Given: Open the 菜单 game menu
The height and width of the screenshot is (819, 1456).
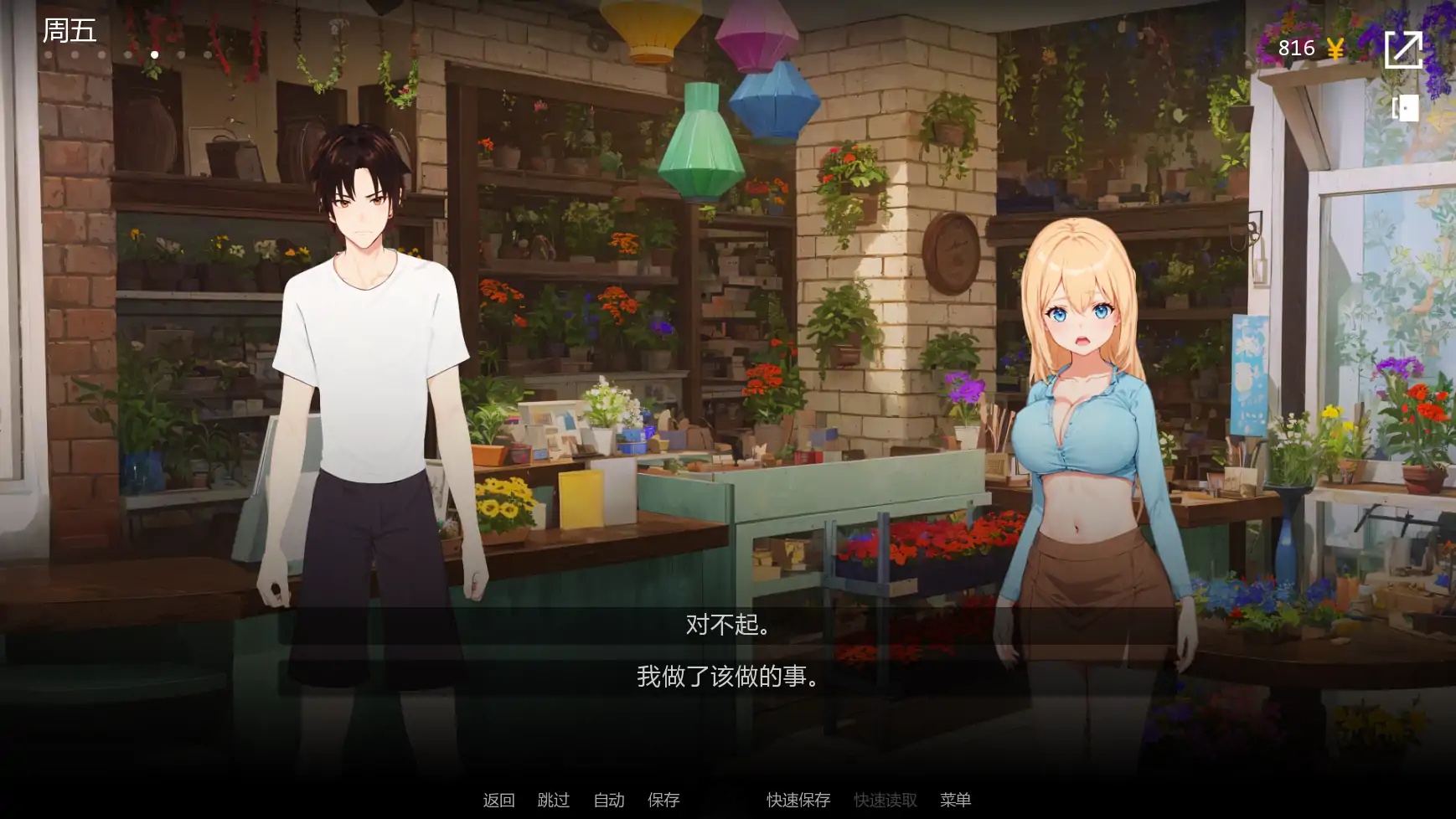Looking at the screenshot, I should pos(955,800).
